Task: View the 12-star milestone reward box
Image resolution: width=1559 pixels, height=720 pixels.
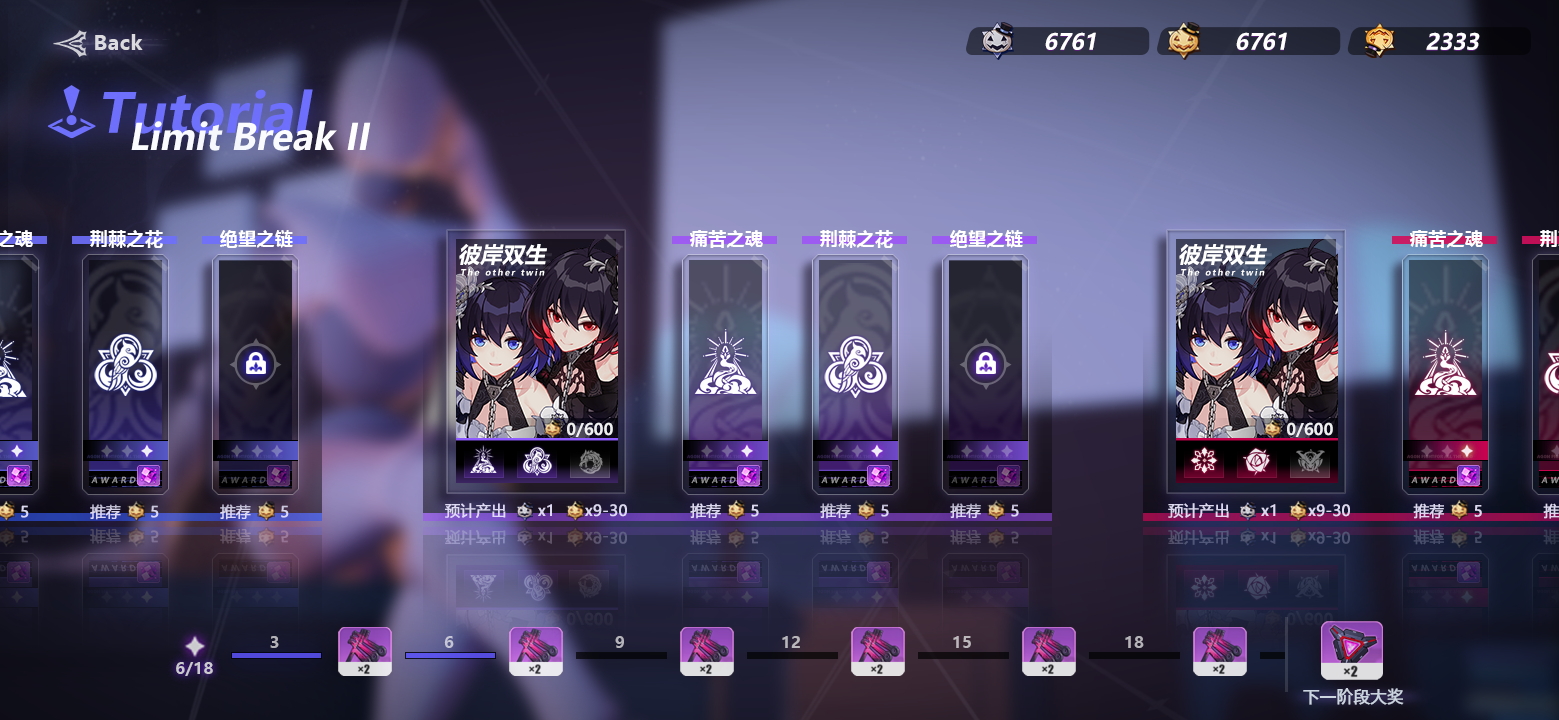Action: click(878, 651)
